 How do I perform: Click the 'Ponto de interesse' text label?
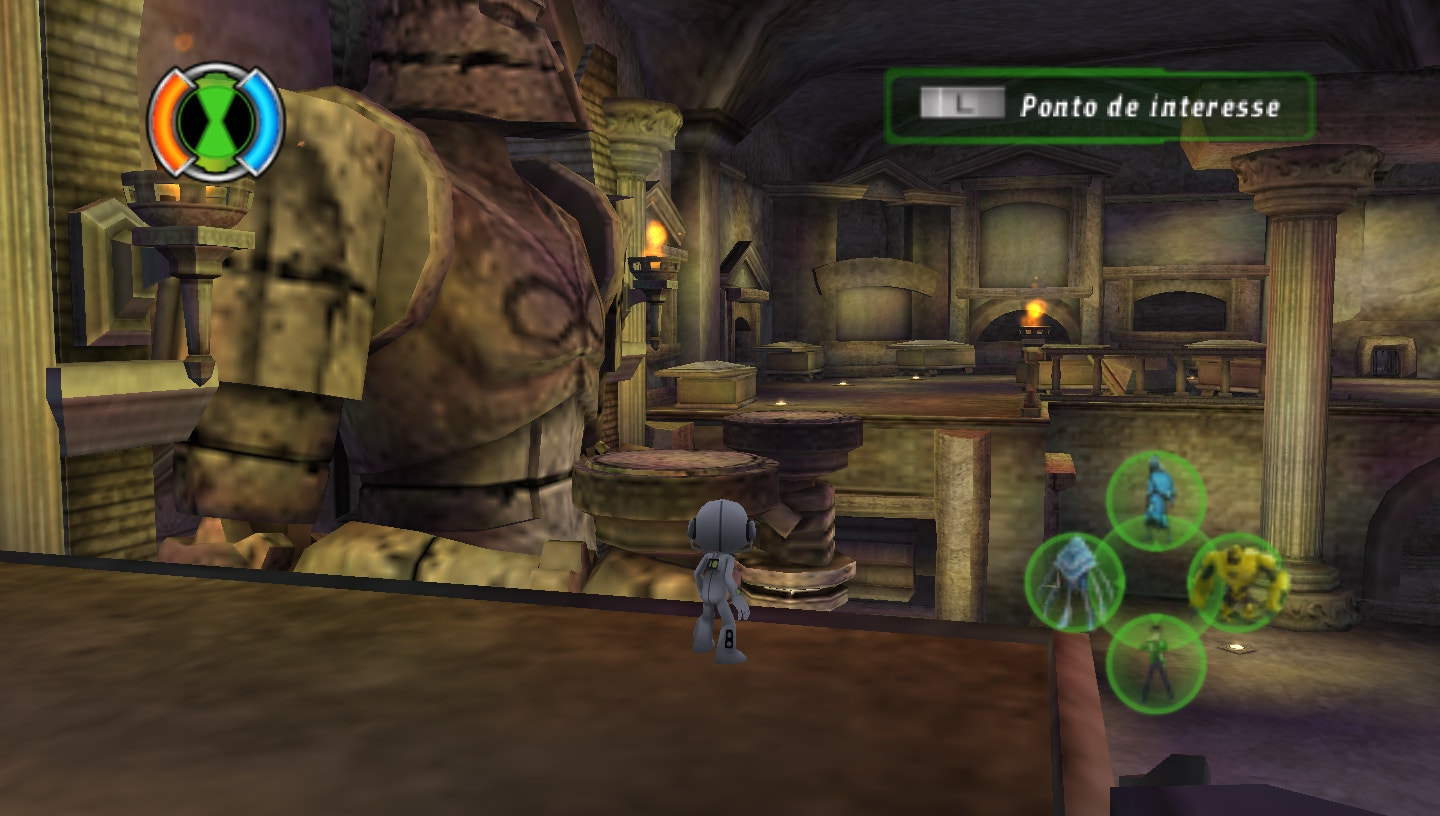pyautogui.click(x=1150, y=104)
